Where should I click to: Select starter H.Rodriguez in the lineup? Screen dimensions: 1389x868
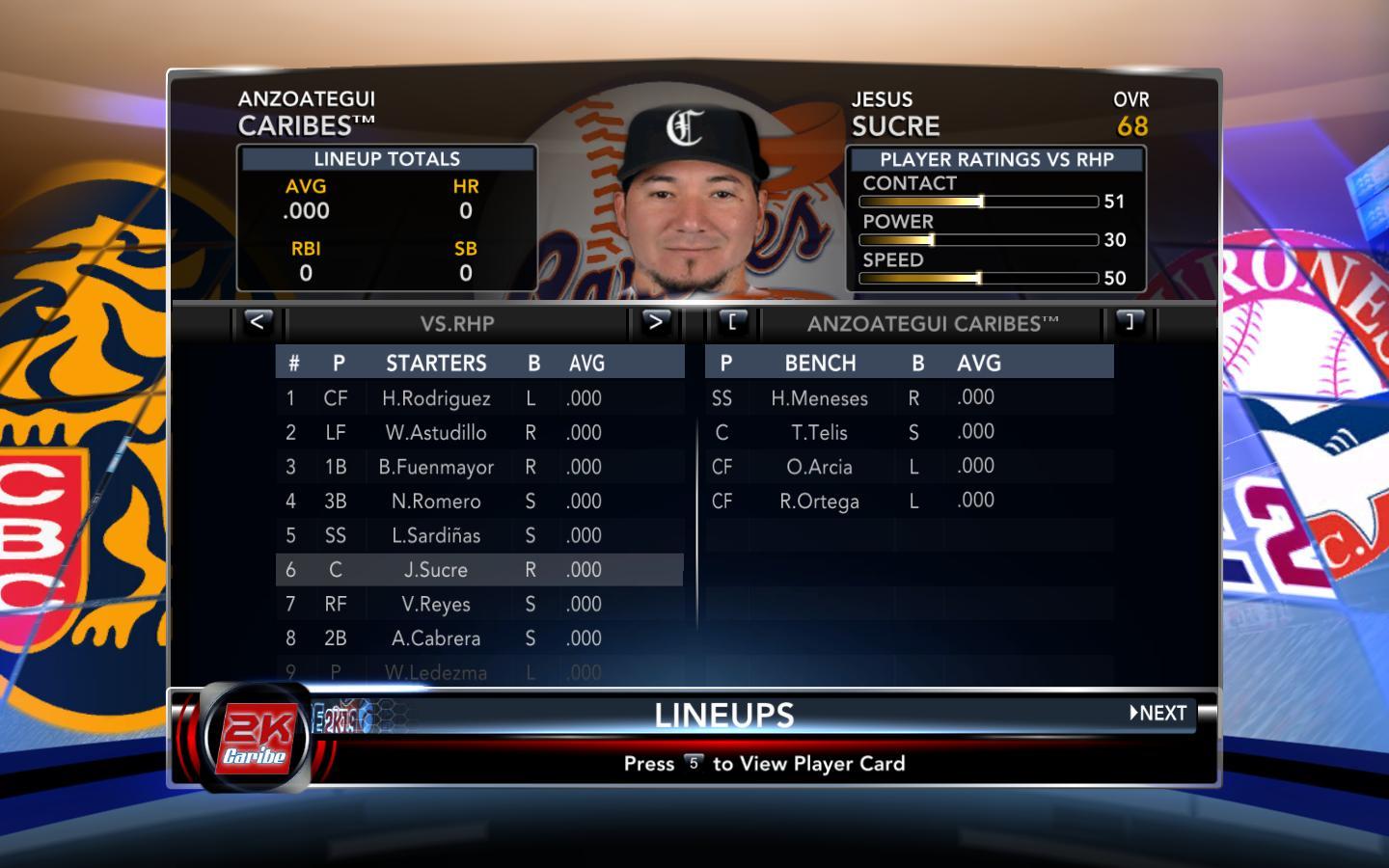[436, 398]
